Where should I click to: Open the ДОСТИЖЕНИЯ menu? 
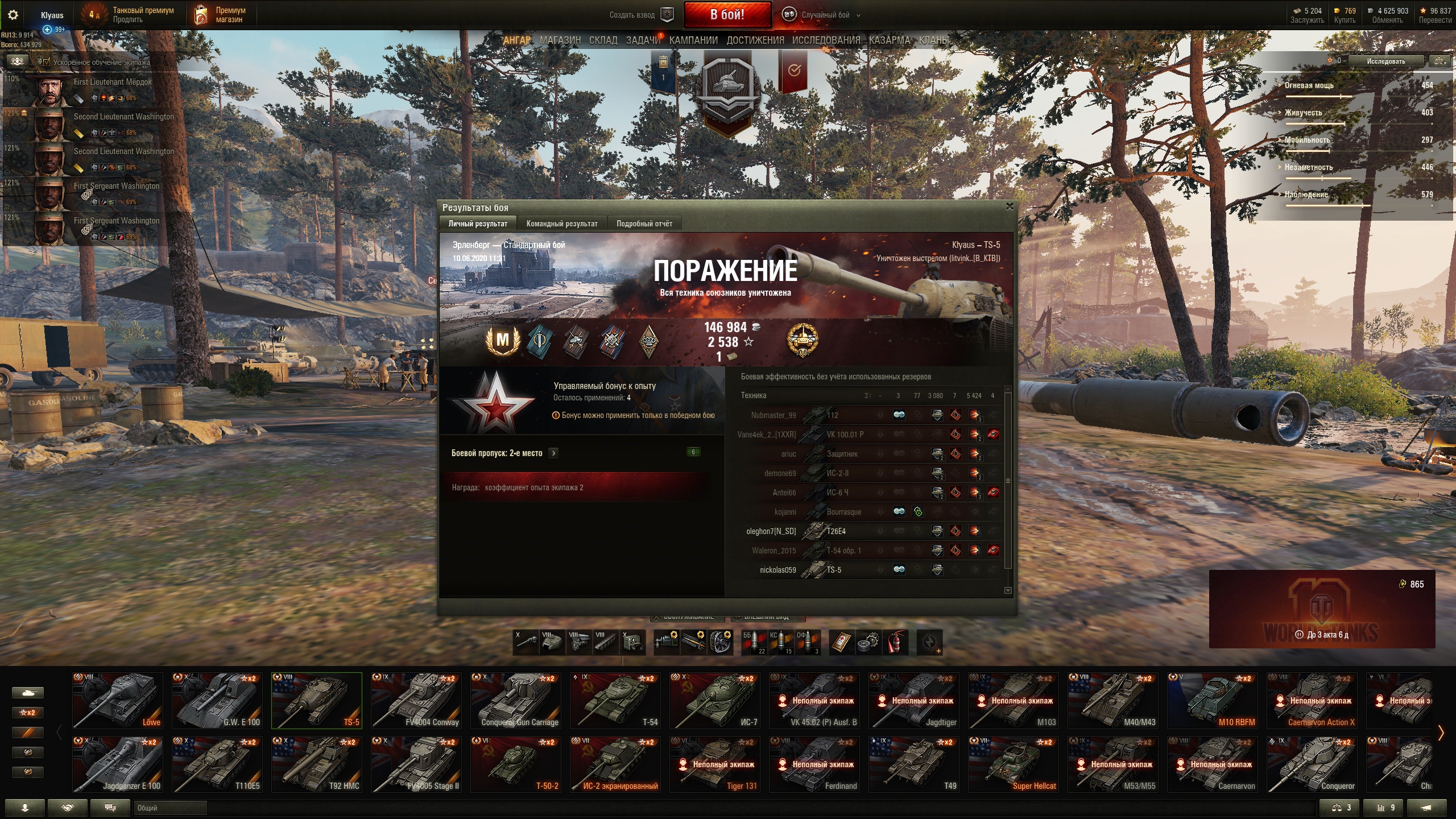coord(755,40)
